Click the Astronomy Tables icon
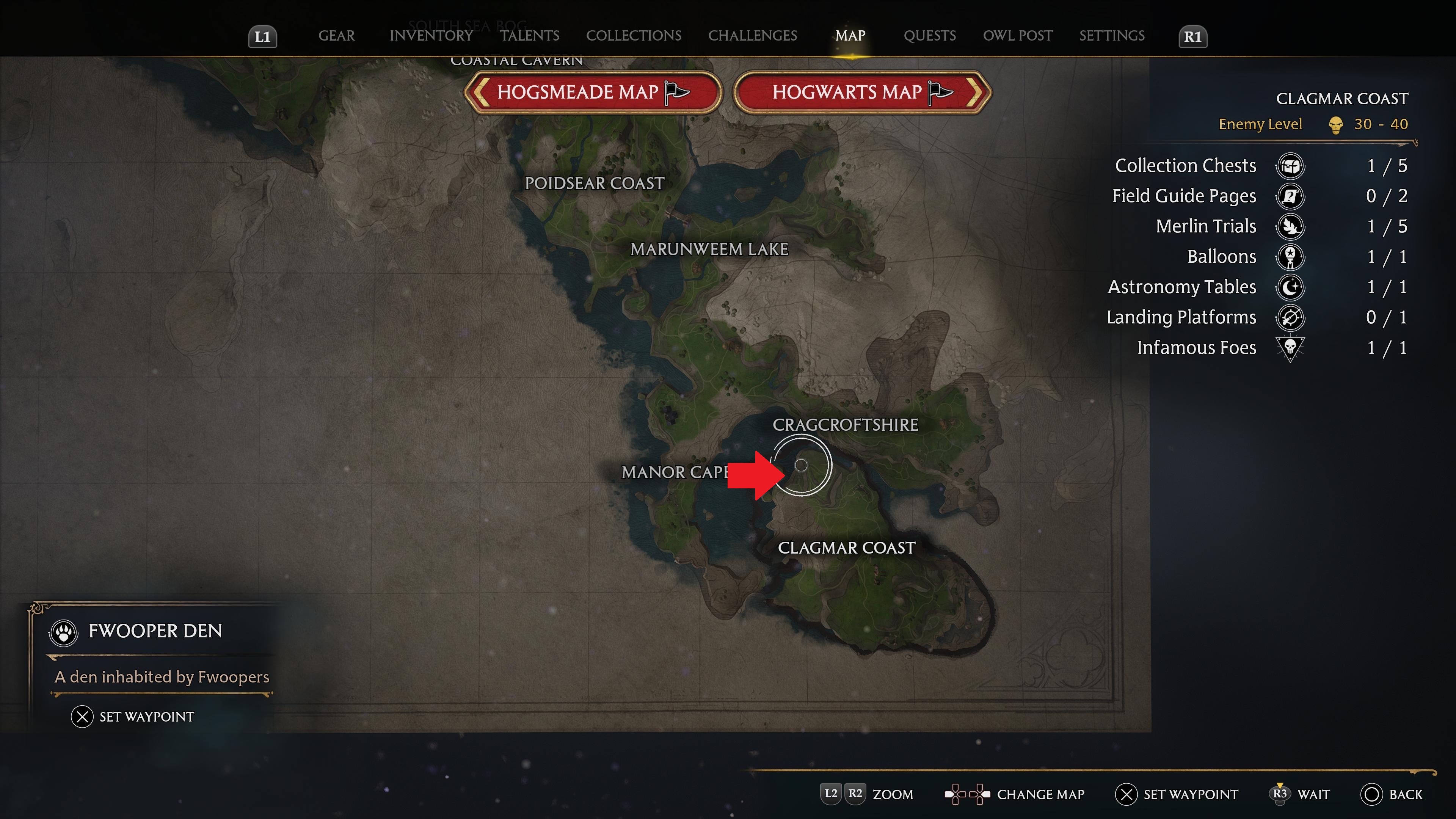The image size is (1456, 819). pyautogui.click(x=1290, y=287)
